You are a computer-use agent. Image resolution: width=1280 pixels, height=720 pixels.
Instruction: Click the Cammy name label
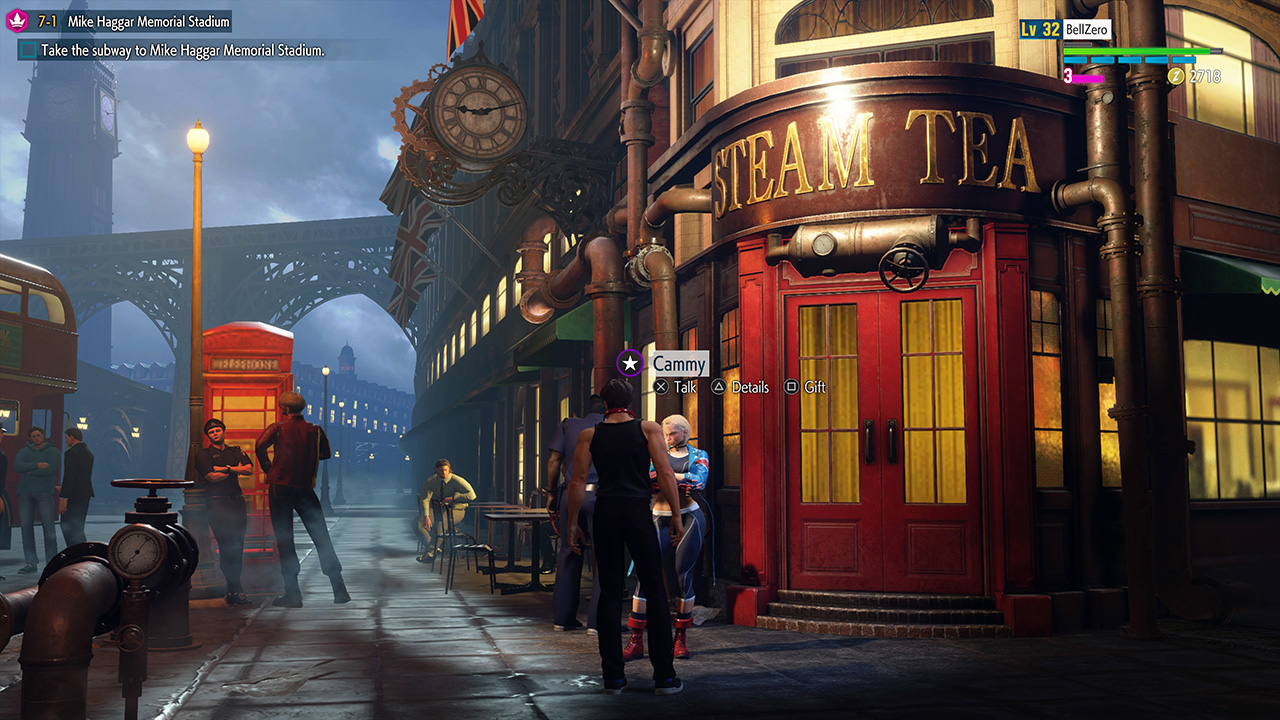pyautogui.click(x=679, y=365)
